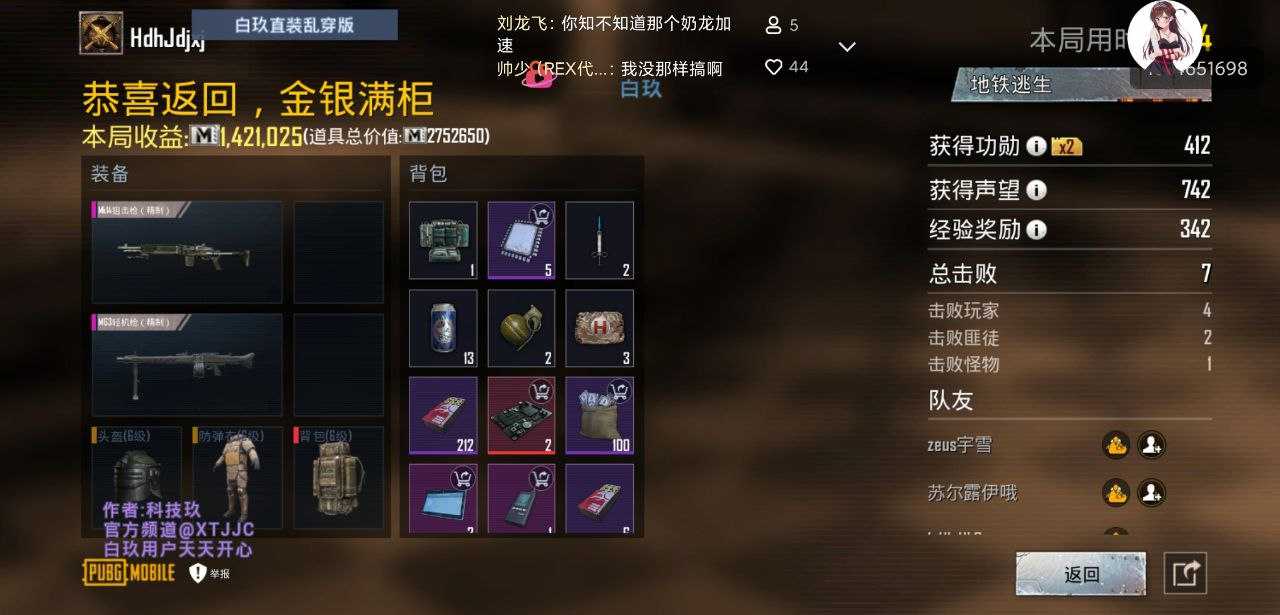Select the money sack item with 100
This screenshot has width=1280, height=615.
[599, 415]
